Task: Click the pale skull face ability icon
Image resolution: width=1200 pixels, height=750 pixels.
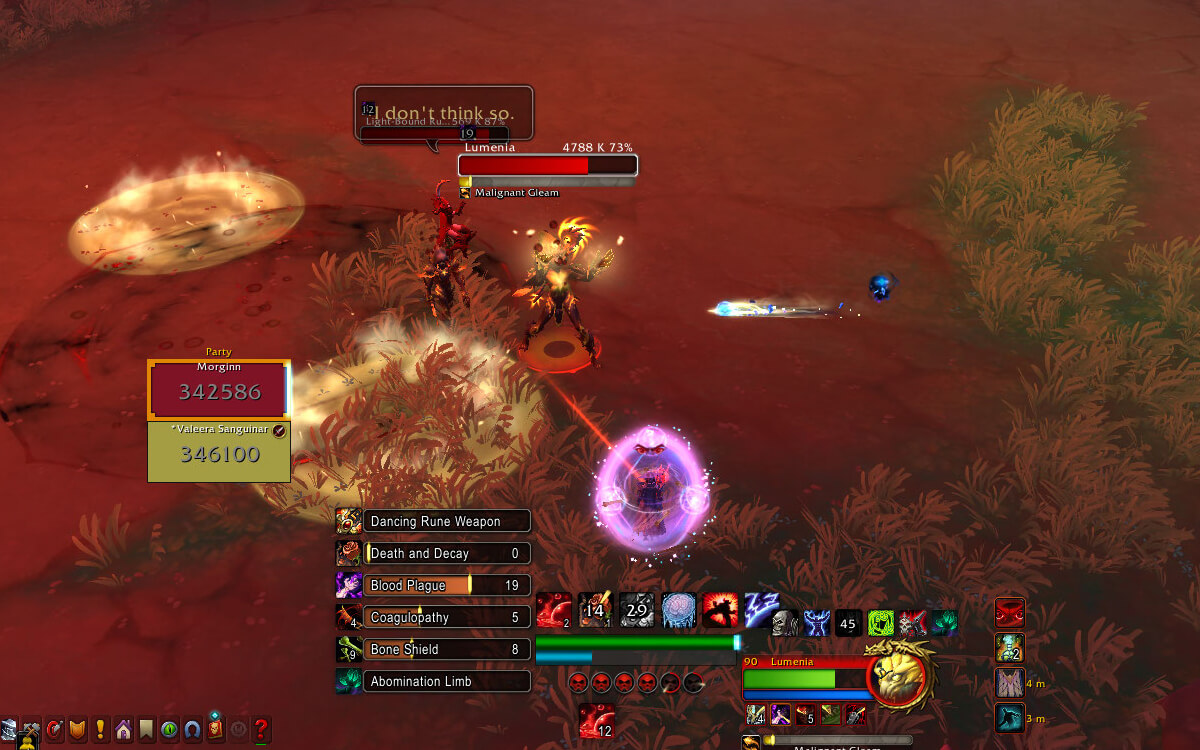Action: [785, 623]
